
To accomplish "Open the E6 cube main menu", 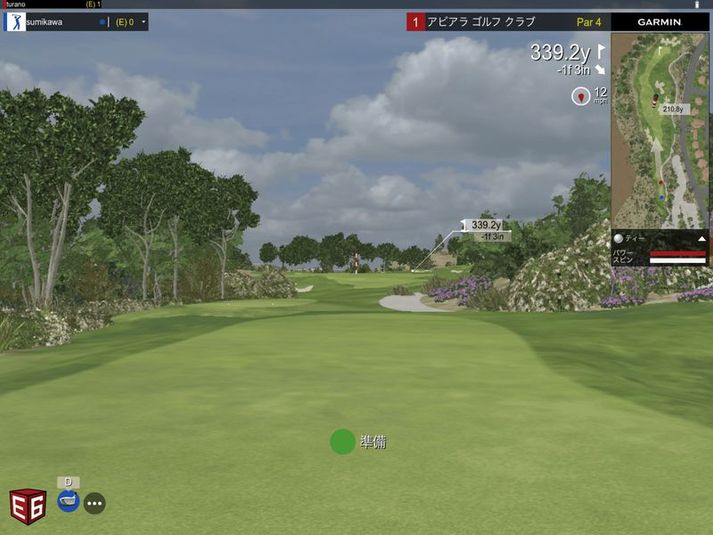I will 28,505.
